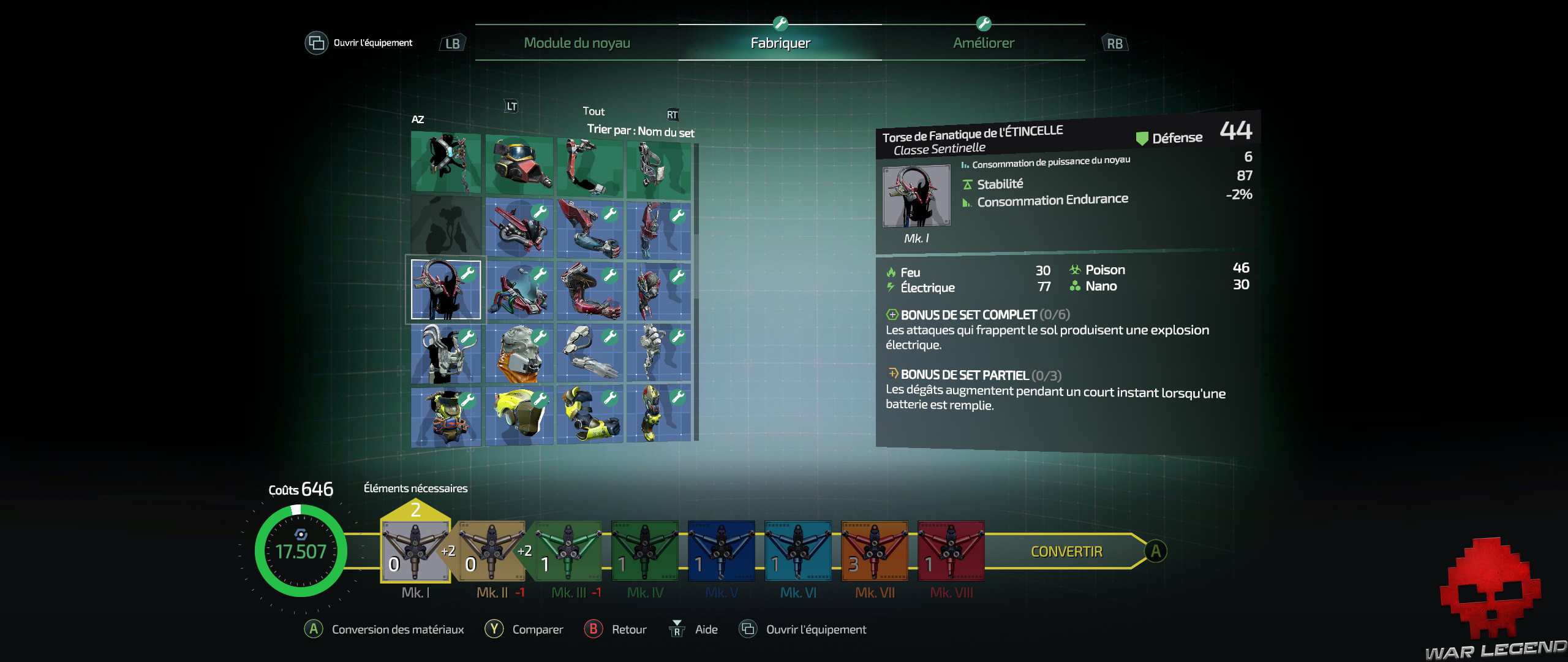Select the CONVERTIR button
1568x662 pixels.
[1066, 552]
